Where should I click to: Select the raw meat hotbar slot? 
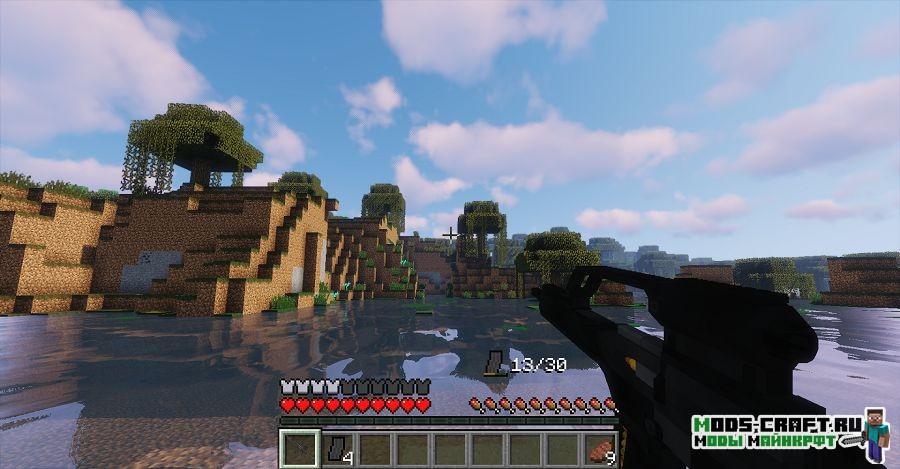(x=601, y=449)
